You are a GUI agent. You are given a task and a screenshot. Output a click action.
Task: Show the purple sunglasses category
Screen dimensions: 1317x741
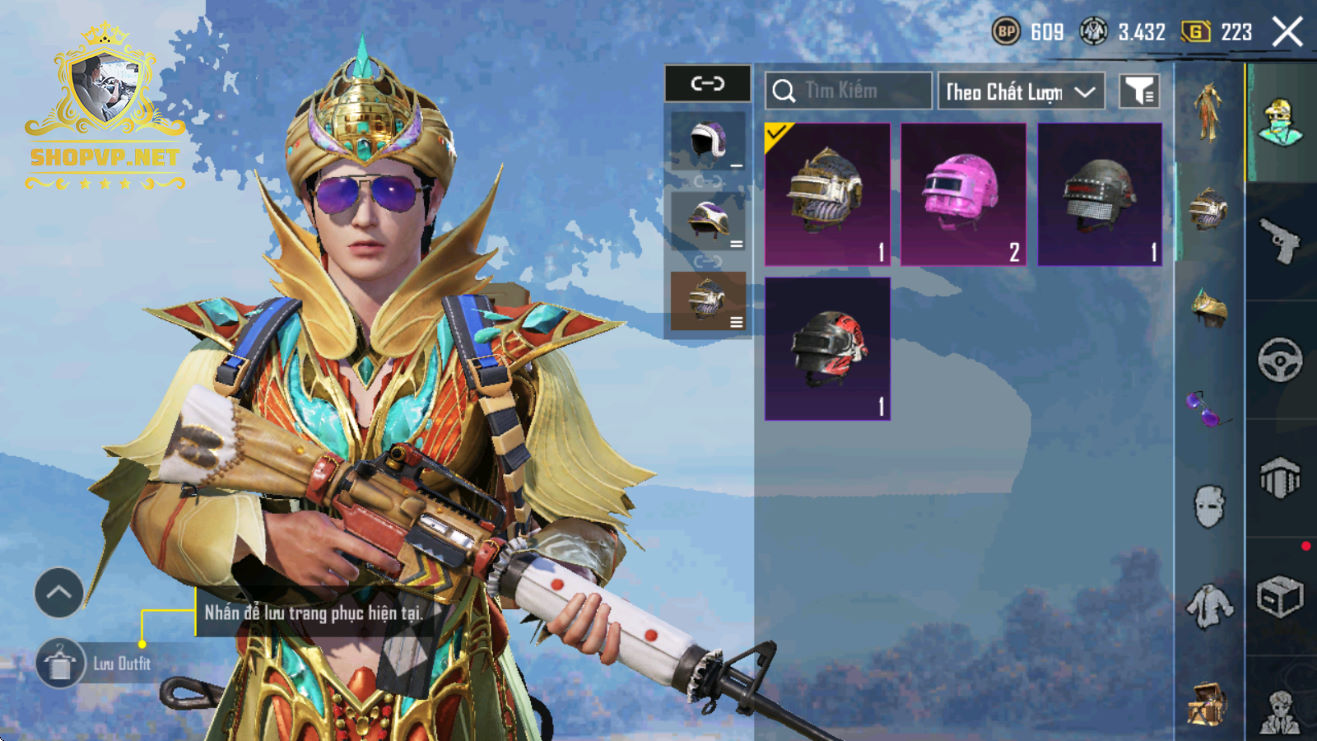pos(1209,408)
